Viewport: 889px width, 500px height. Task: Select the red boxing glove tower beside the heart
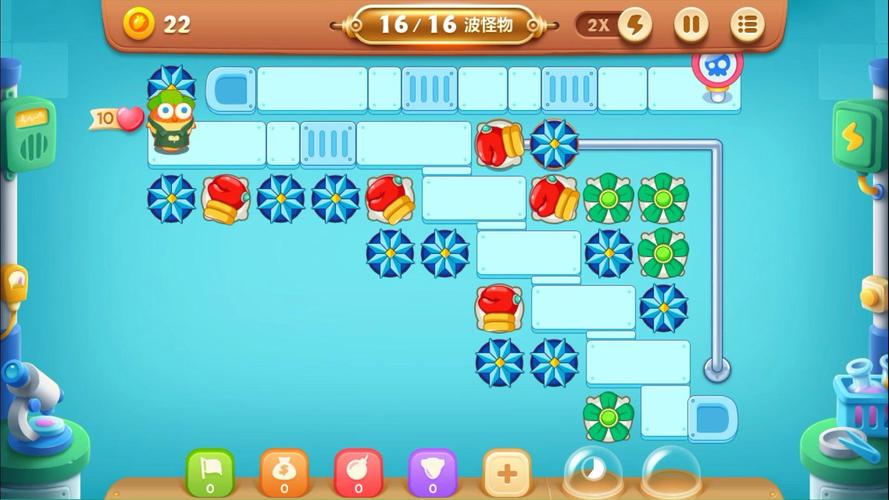226,198
